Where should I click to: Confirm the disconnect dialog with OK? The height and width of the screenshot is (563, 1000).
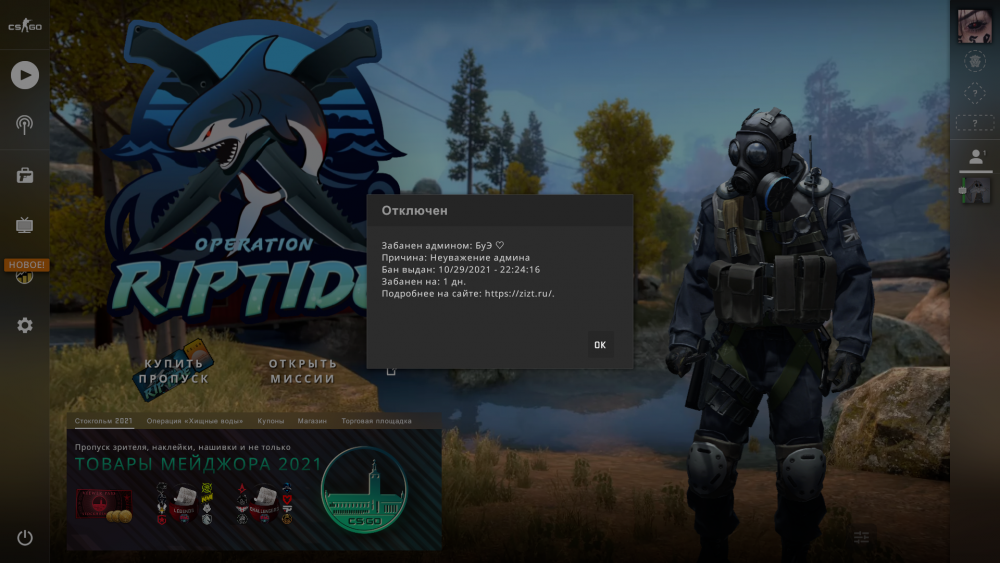coord(599,345)
